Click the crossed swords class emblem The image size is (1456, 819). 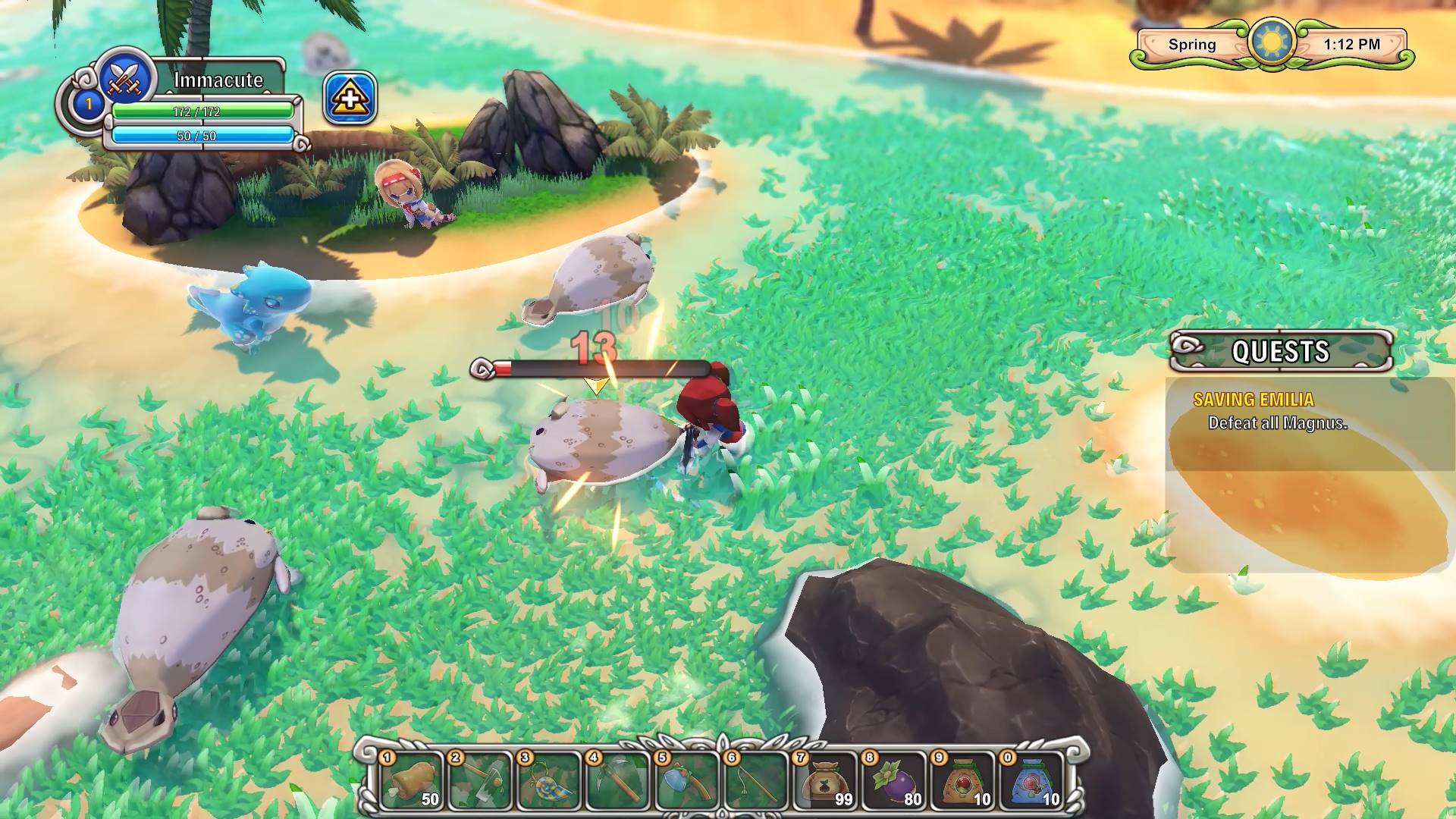[127, 76]
